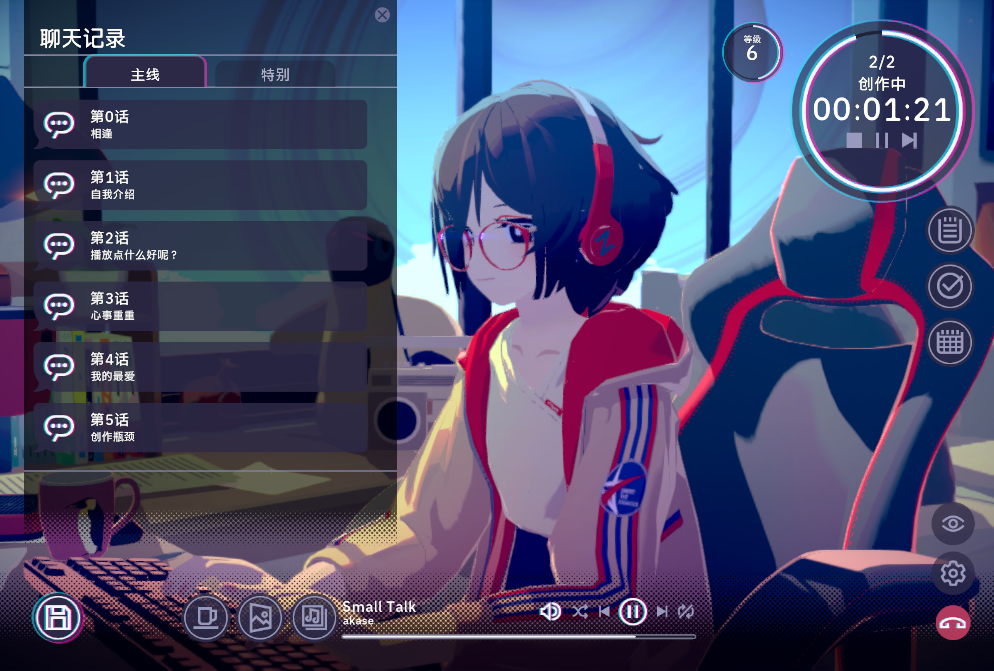Open the calendar icon

tap(950, 343)
